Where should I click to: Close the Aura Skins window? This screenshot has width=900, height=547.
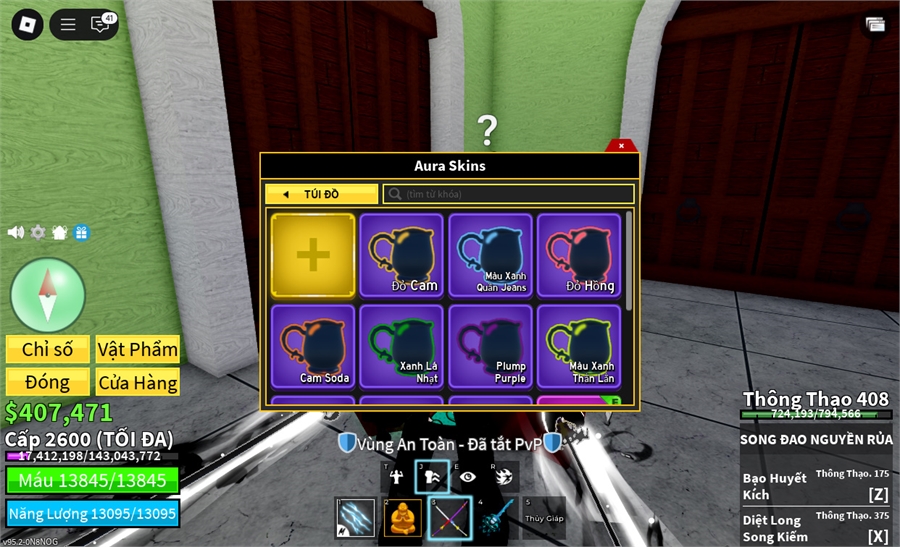click(x=621, y=146)
